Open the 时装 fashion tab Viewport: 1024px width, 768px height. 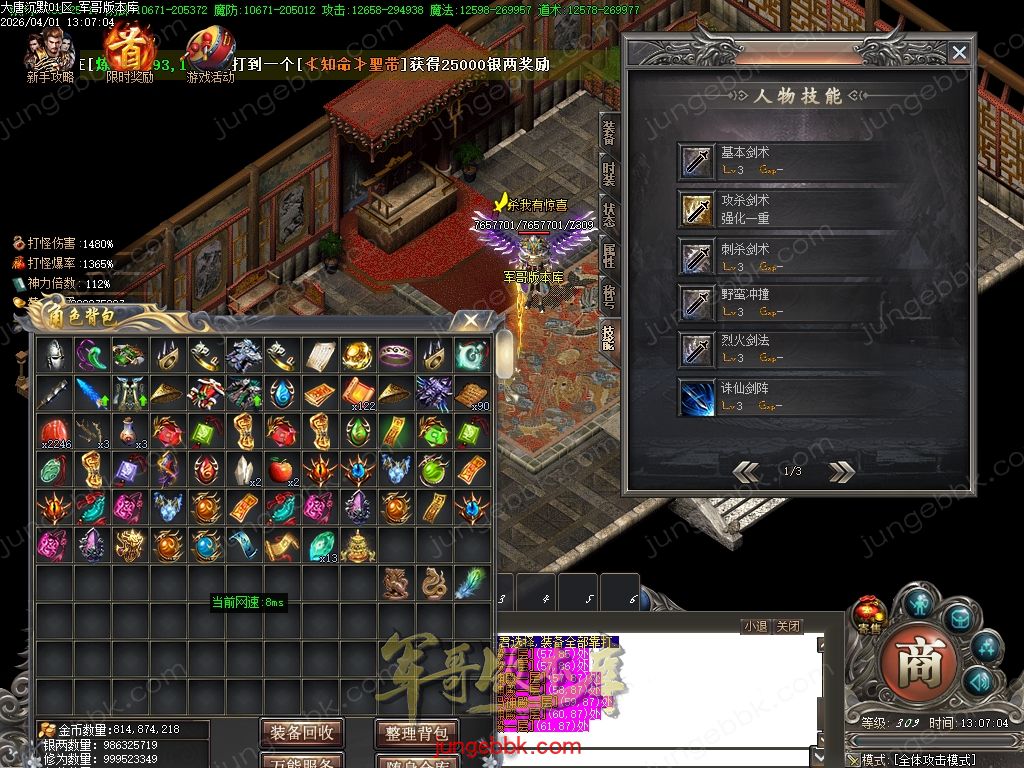coord(608,173)
